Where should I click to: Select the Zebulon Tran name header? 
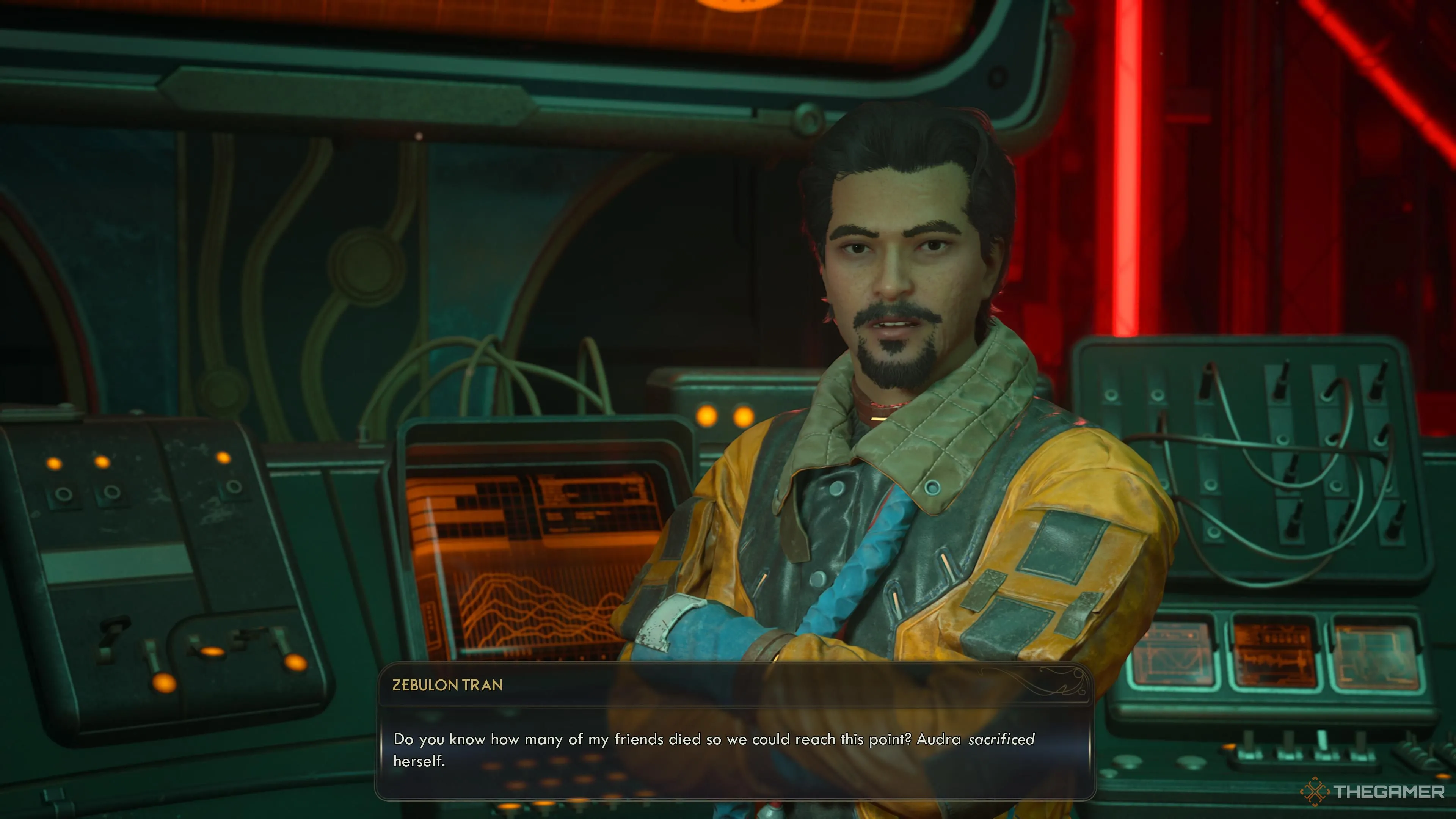click(448, 686)
